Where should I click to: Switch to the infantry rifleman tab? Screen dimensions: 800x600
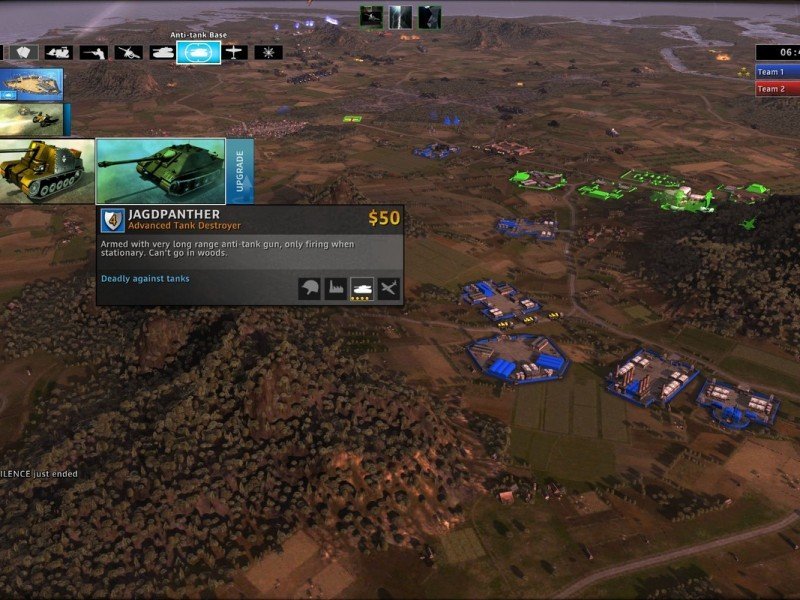click(x=95, y=52)
